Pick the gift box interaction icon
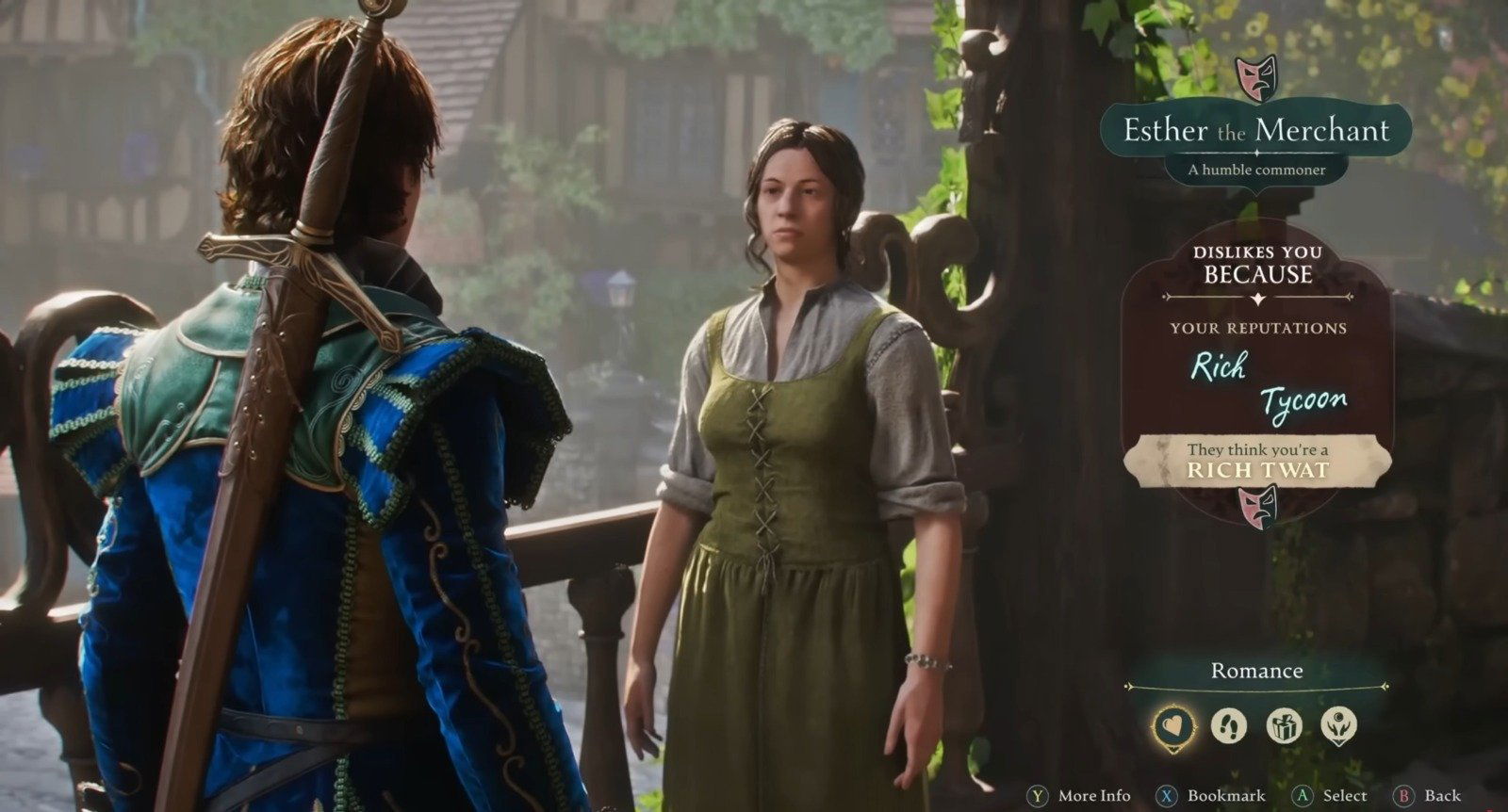1508x812 pixels. coord(1284,726)
